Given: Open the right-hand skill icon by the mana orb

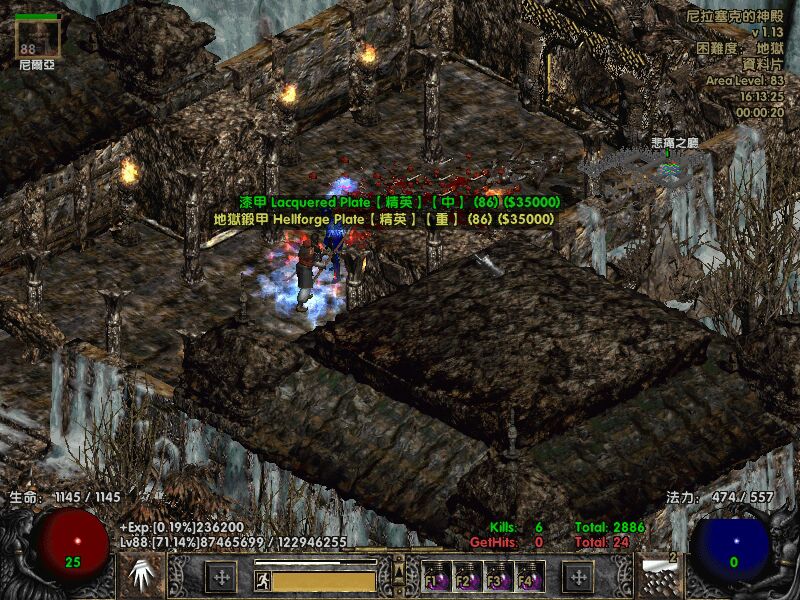Looking at the screenshot, I should click(x=661, y=575).
